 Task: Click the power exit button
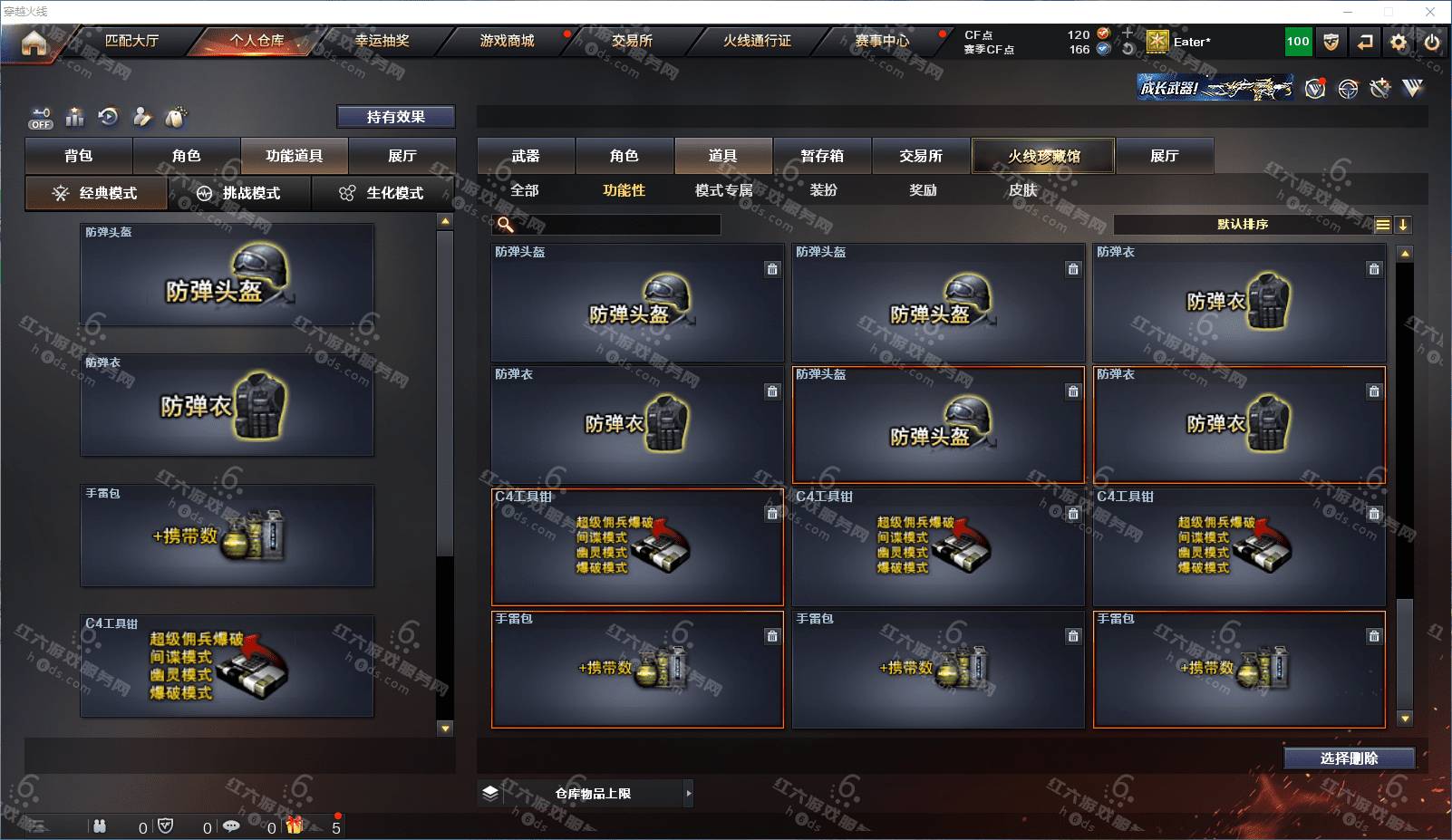click(x=1432, y=42)
